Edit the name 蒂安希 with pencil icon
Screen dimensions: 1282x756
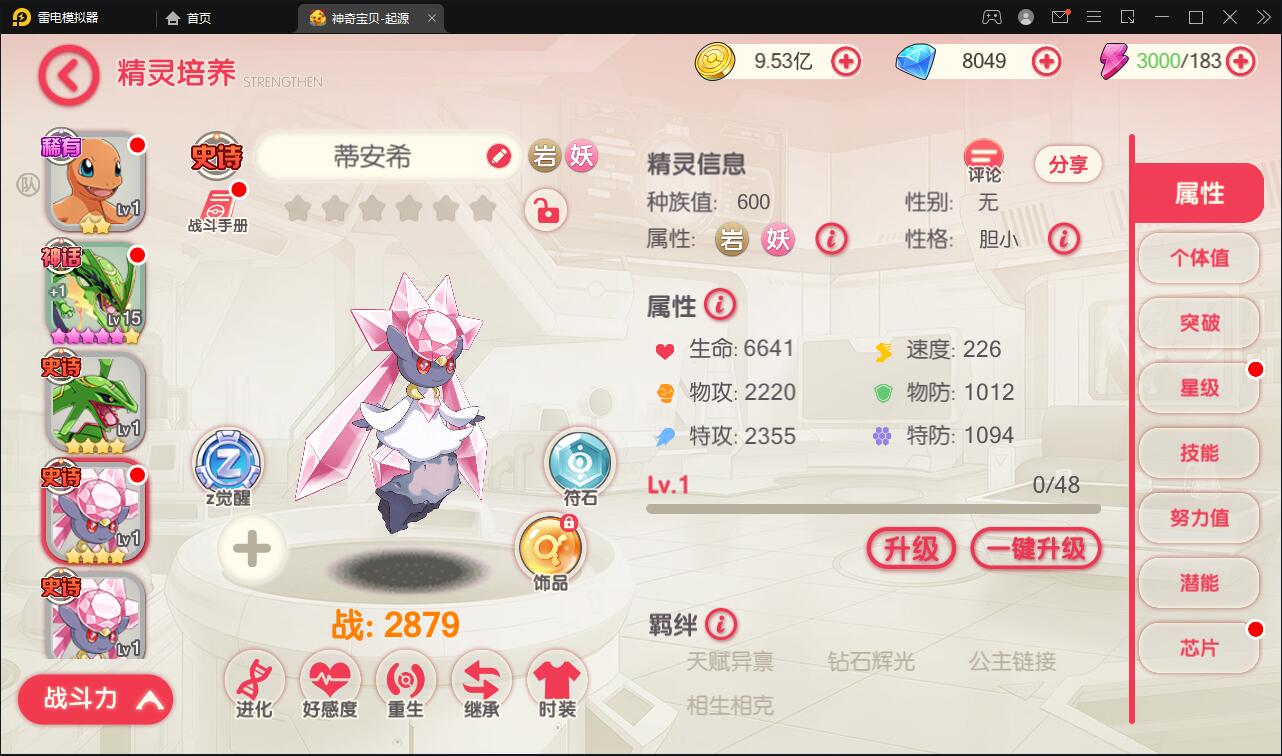pyautogui.click(x=498, y=157)
